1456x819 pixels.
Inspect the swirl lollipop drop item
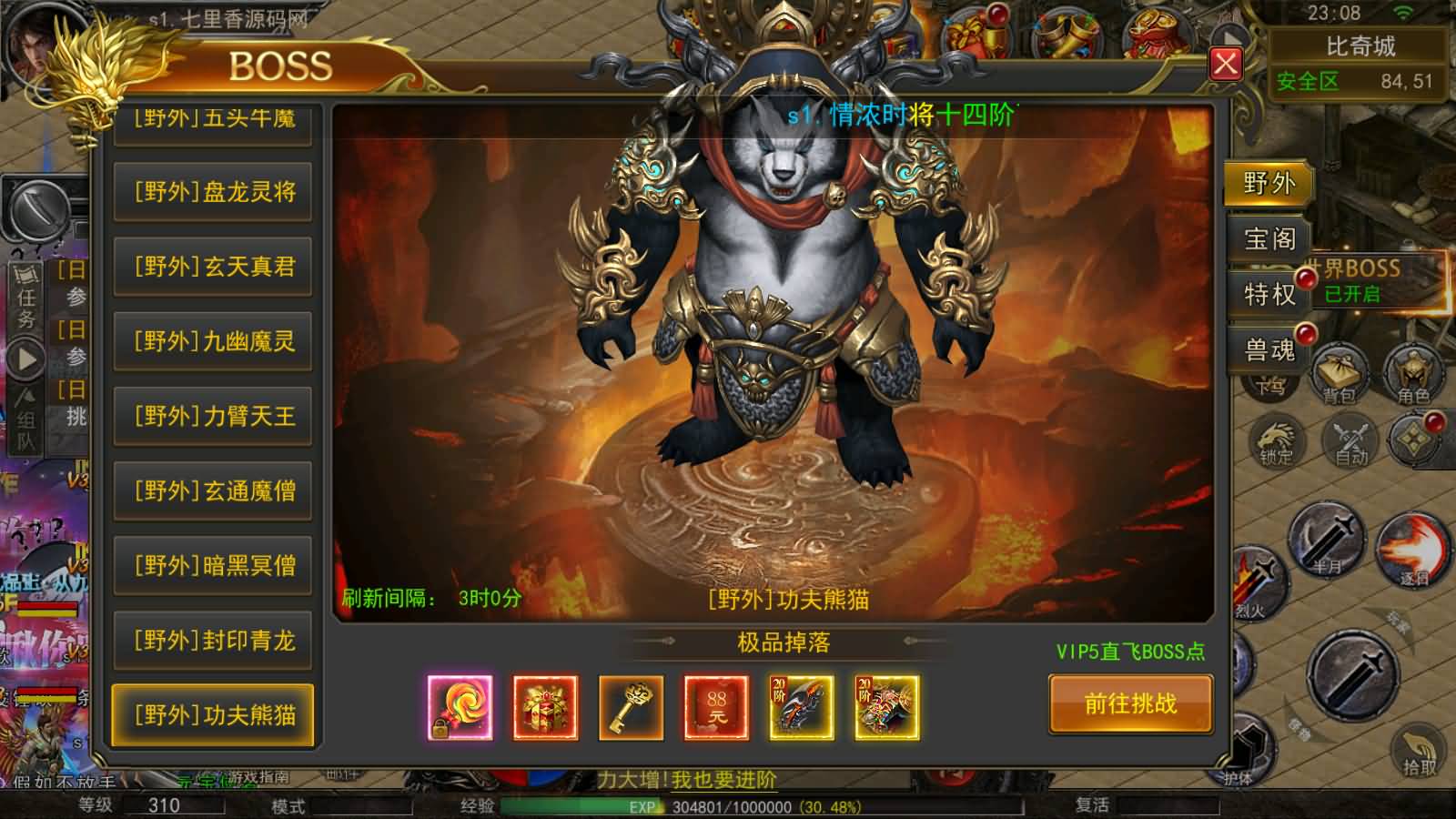(x=460, y=707)
